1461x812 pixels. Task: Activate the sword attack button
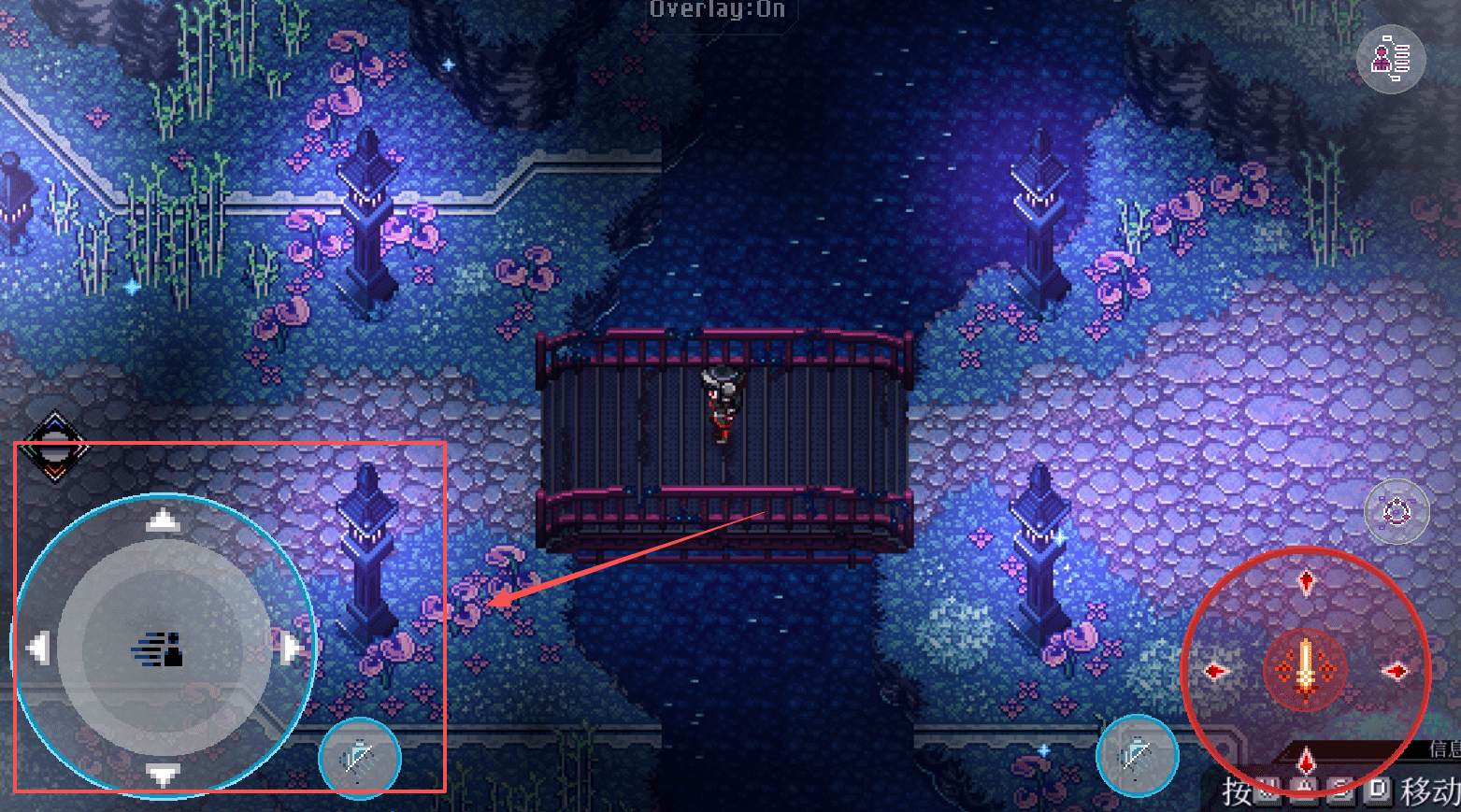1305,669
